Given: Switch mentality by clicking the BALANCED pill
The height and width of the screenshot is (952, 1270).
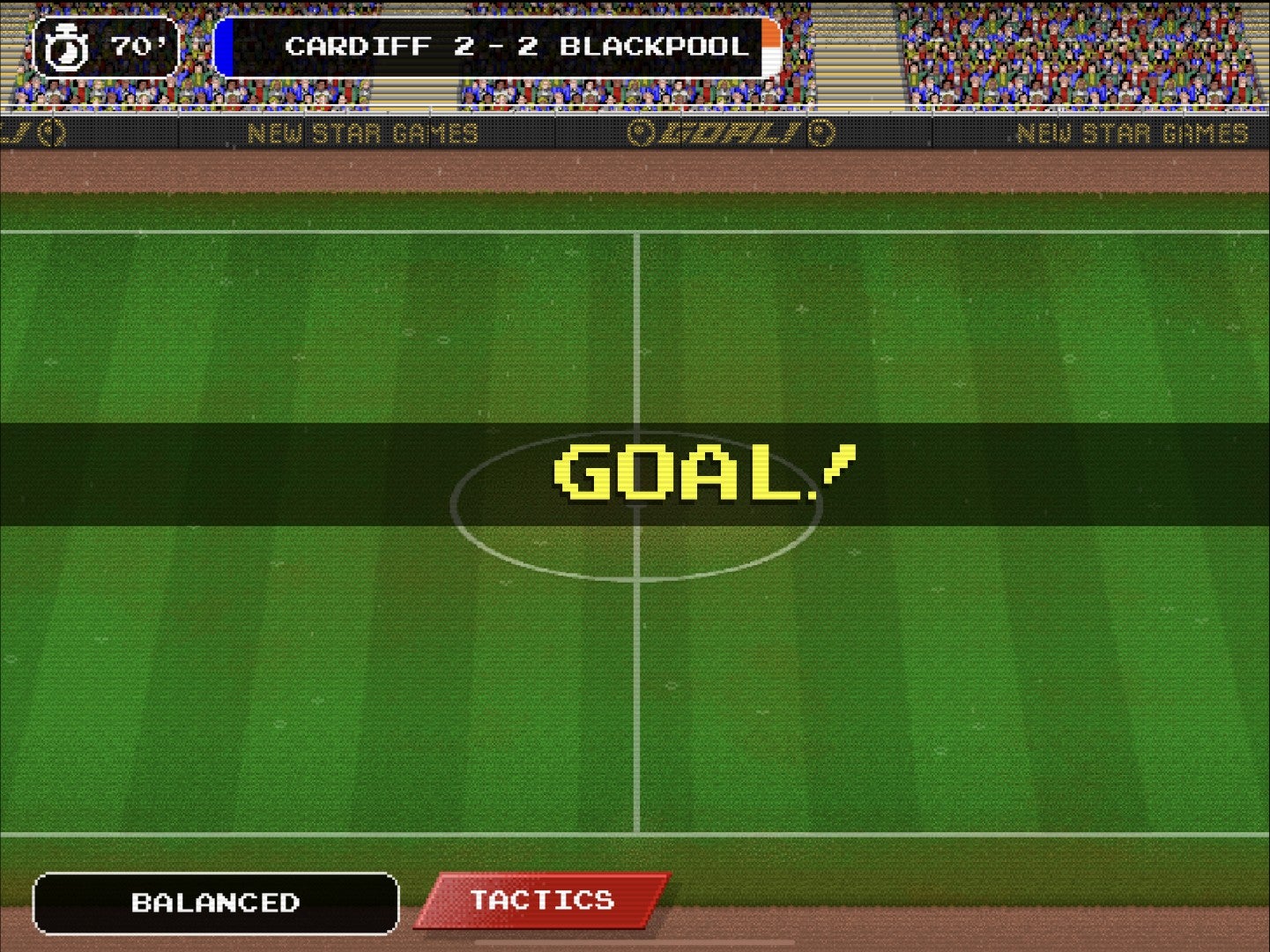Looking at the screenshot, I should [x=216, y=903].
